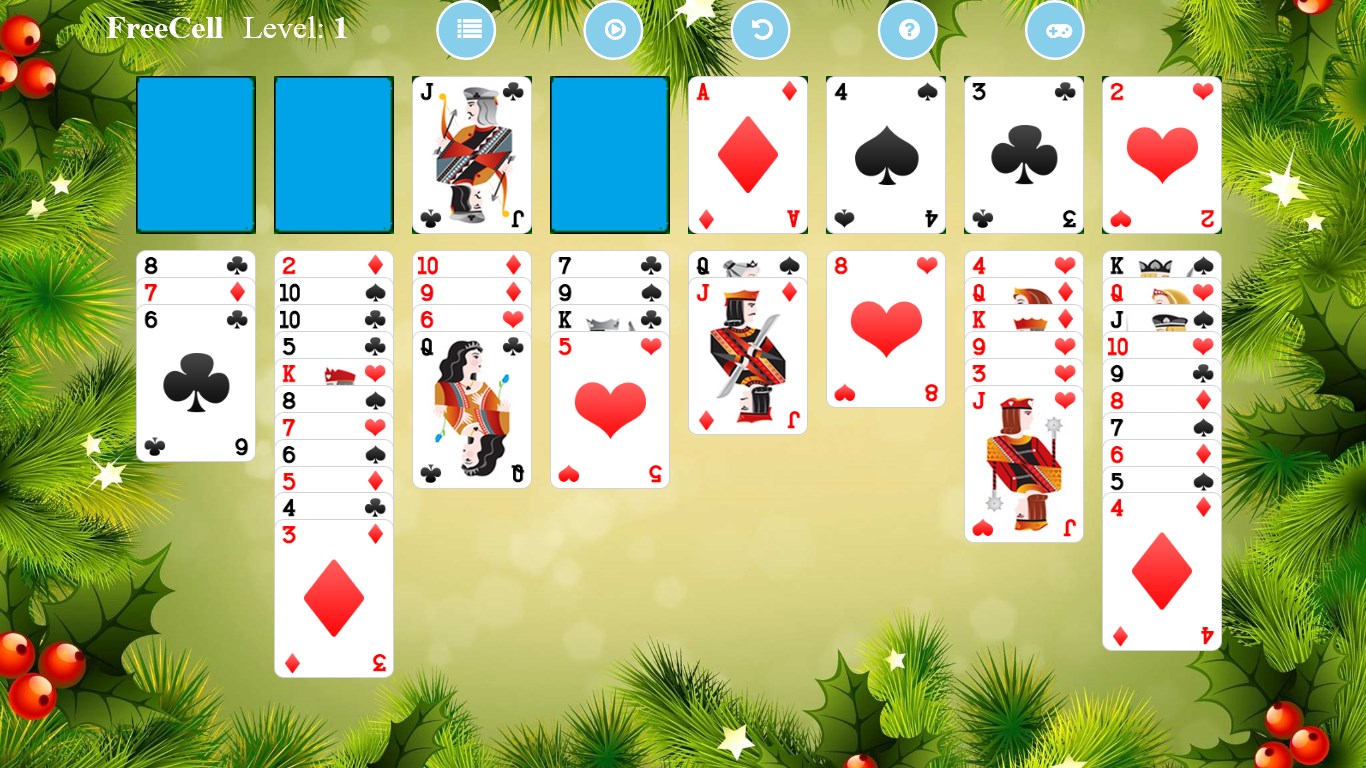
Task: Select the 8 of Hearts card
Action: point(885,330)
